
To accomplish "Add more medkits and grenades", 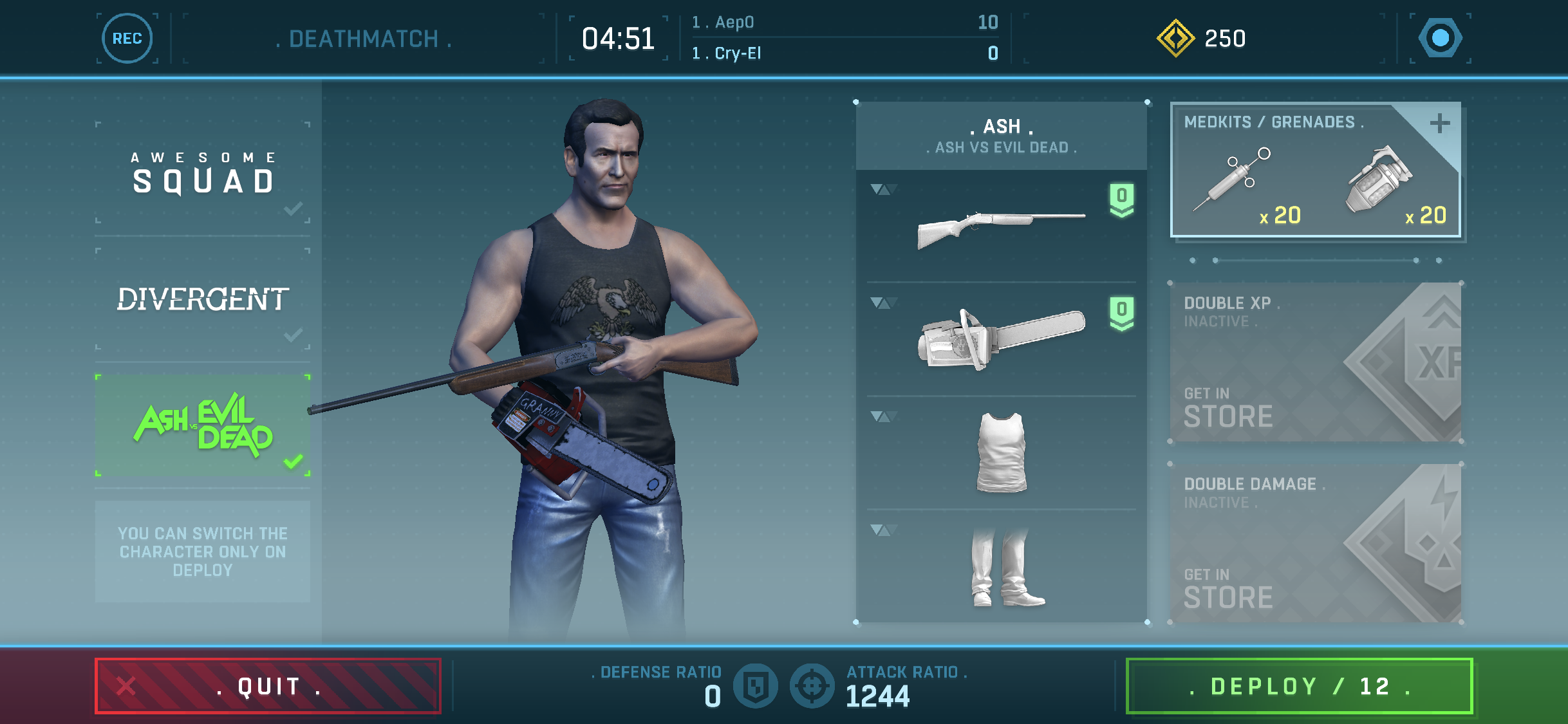I will click(x=1439, y=124).
